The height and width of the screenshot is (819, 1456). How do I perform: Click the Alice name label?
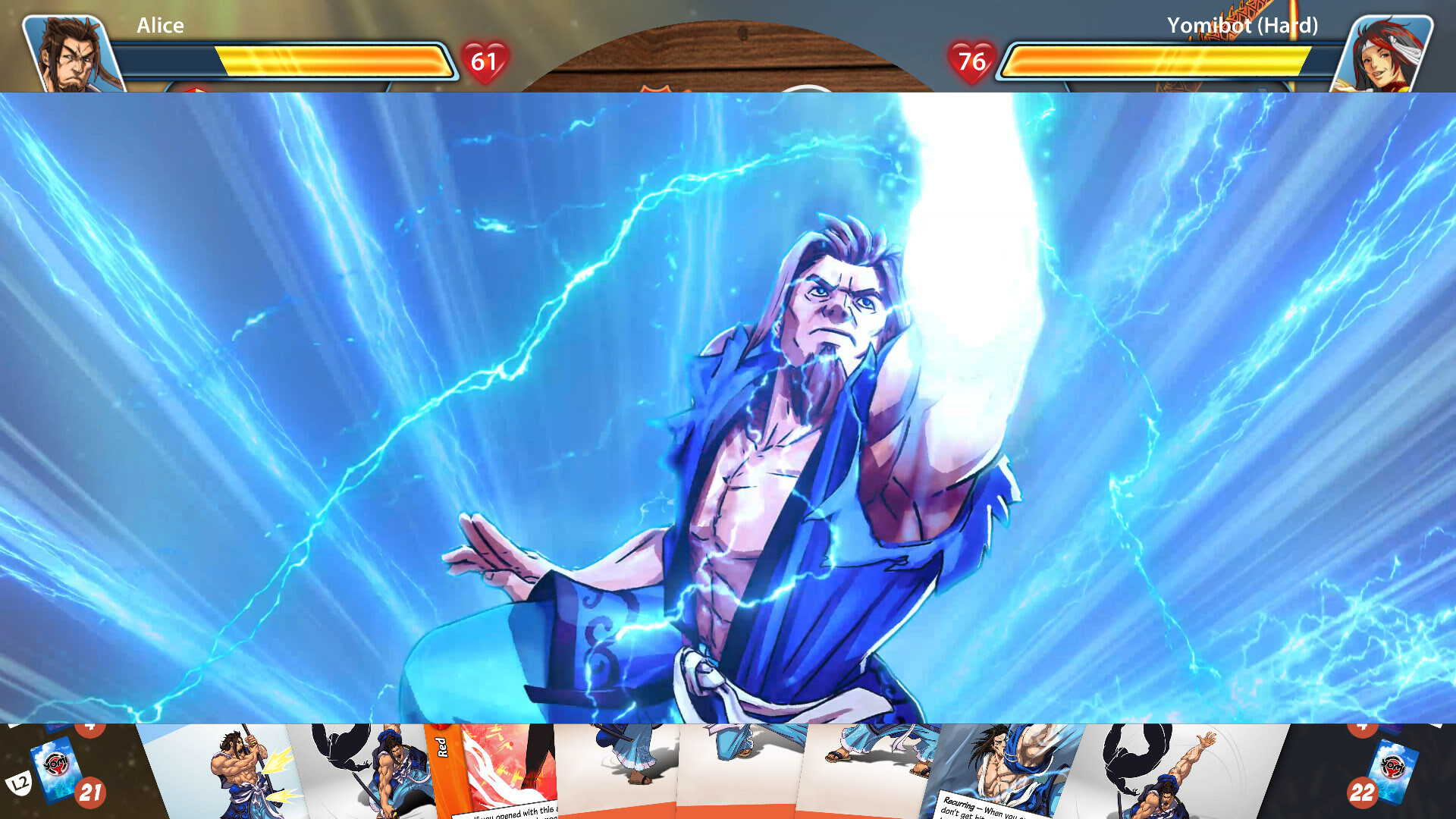(158, 26)
